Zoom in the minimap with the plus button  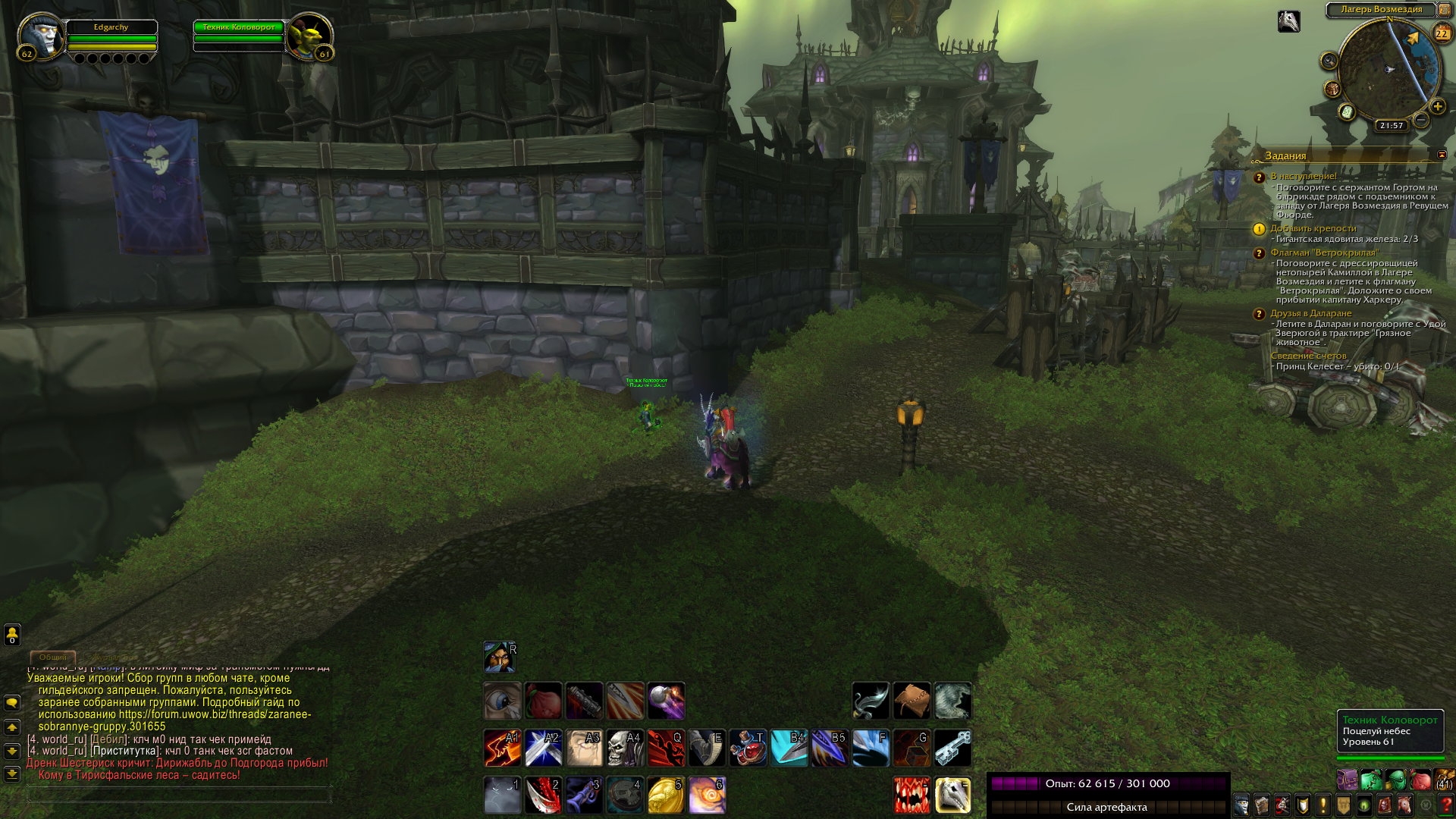[1437, 107]
